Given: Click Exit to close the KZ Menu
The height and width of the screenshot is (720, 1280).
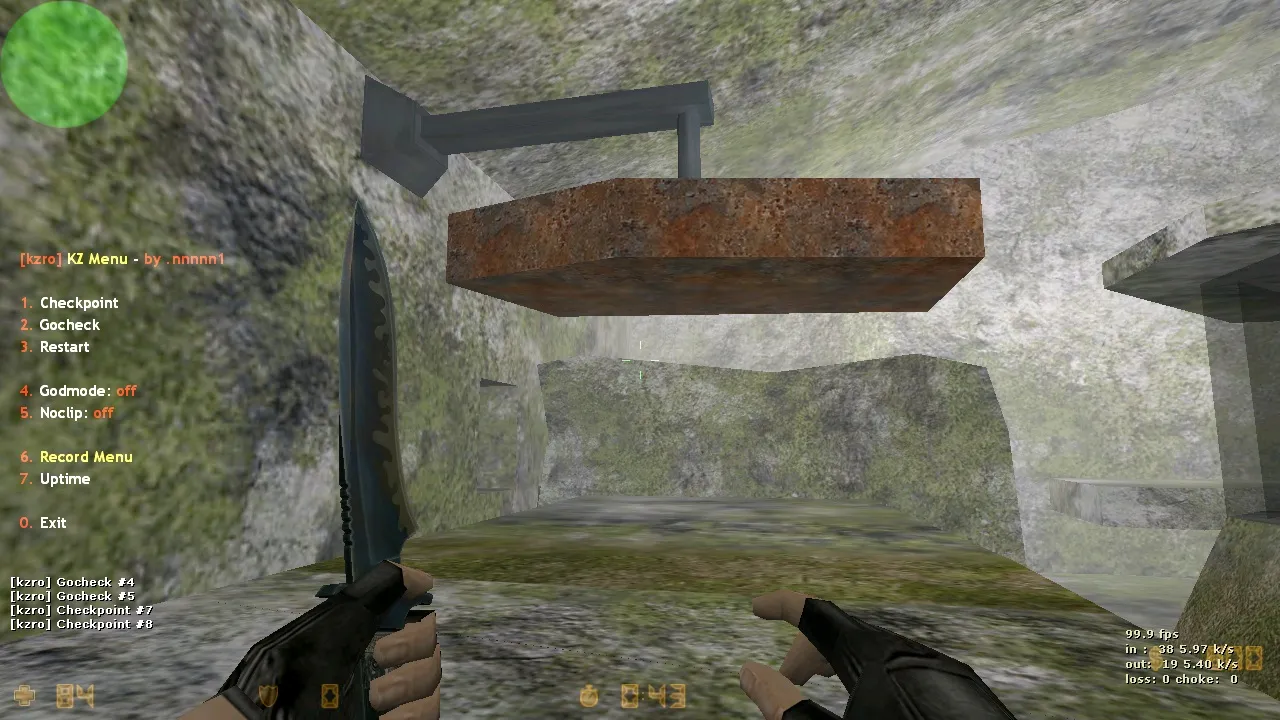Looking at the screenshot, I should (x=52, y=522).
